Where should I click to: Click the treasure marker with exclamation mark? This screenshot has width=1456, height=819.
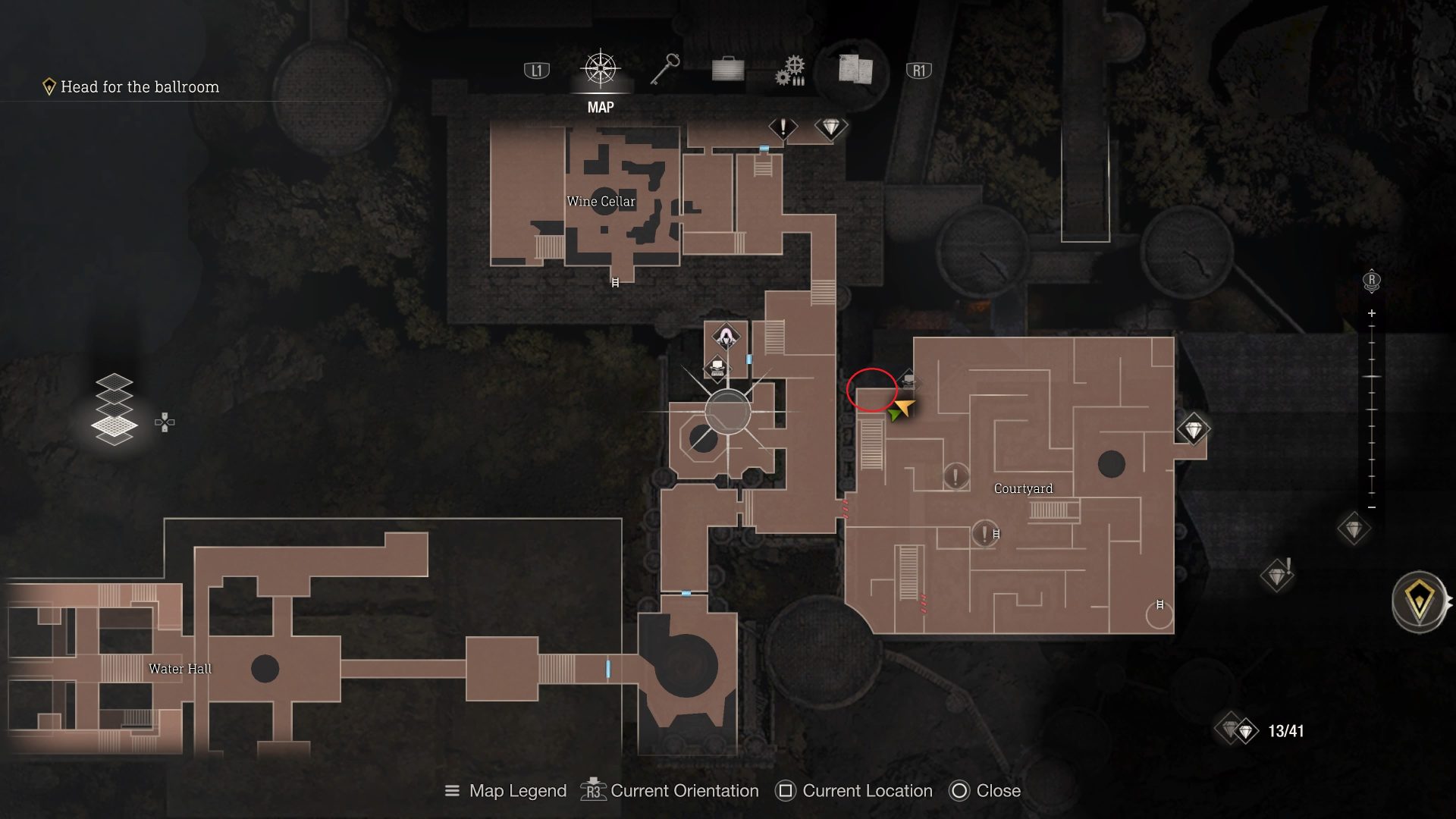click(1277, 576)
